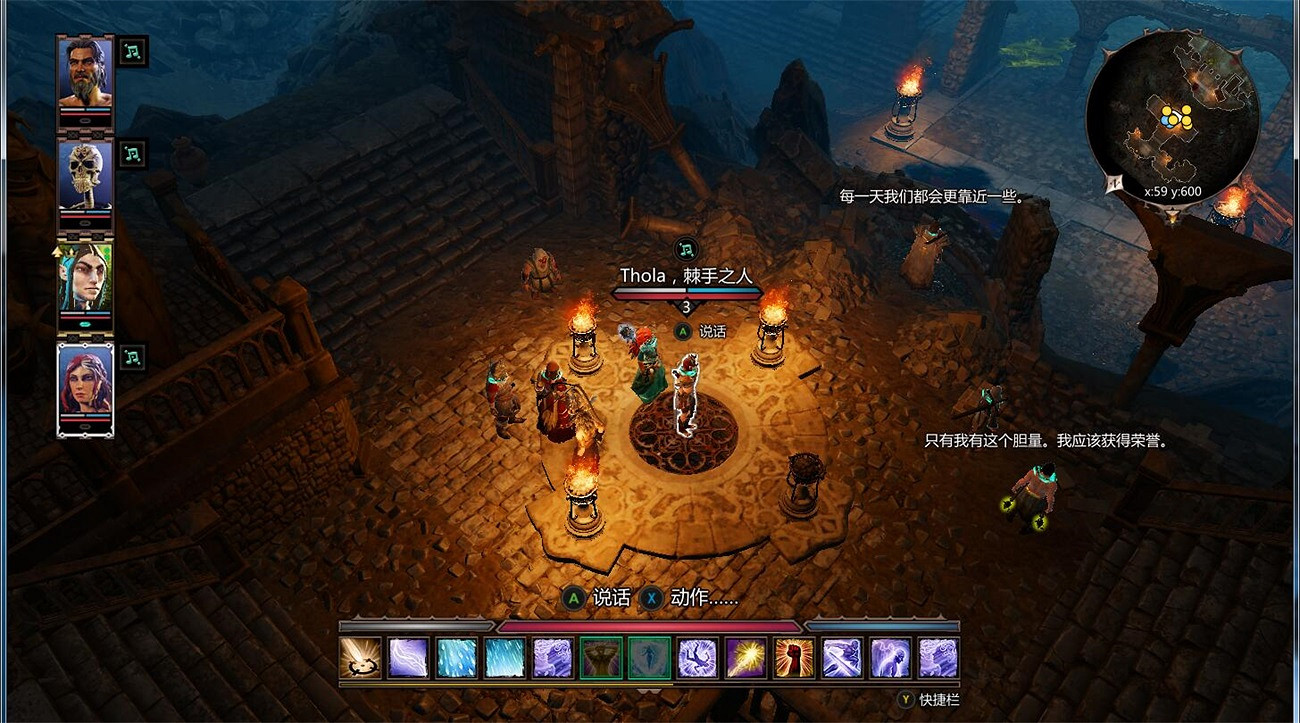The width and height of the screenshot is (1300, 723).
Task: Select the purple spirit skill beside the rain spells
Action: 553,657
